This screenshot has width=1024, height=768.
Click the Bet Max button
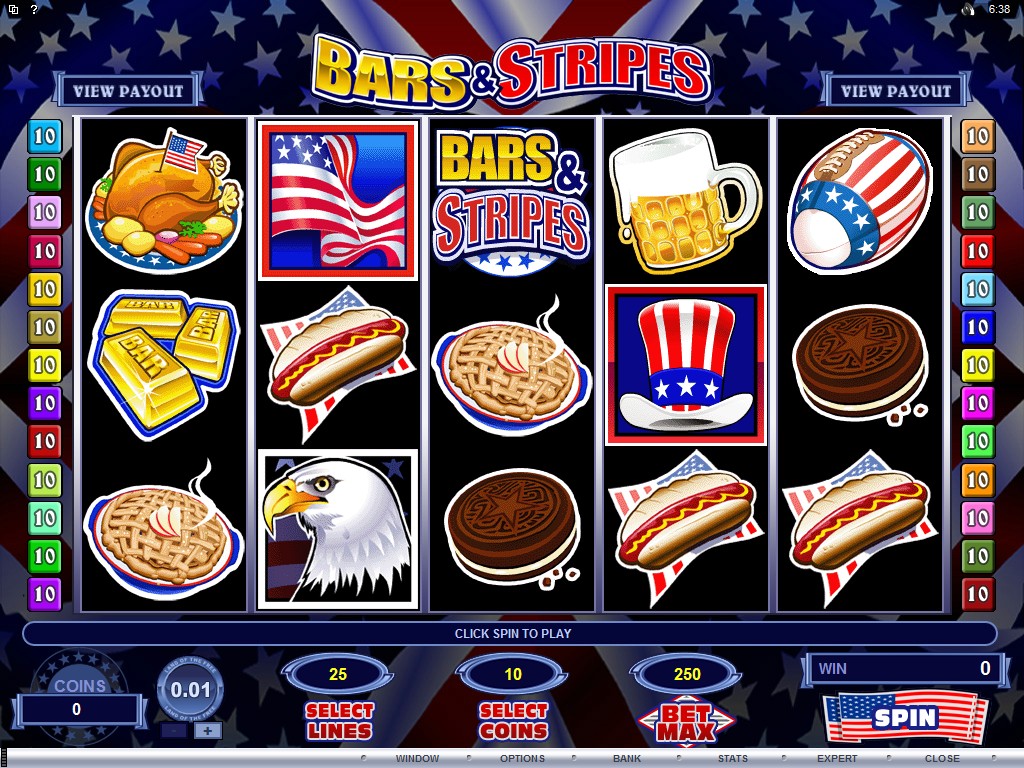[688, 720]
